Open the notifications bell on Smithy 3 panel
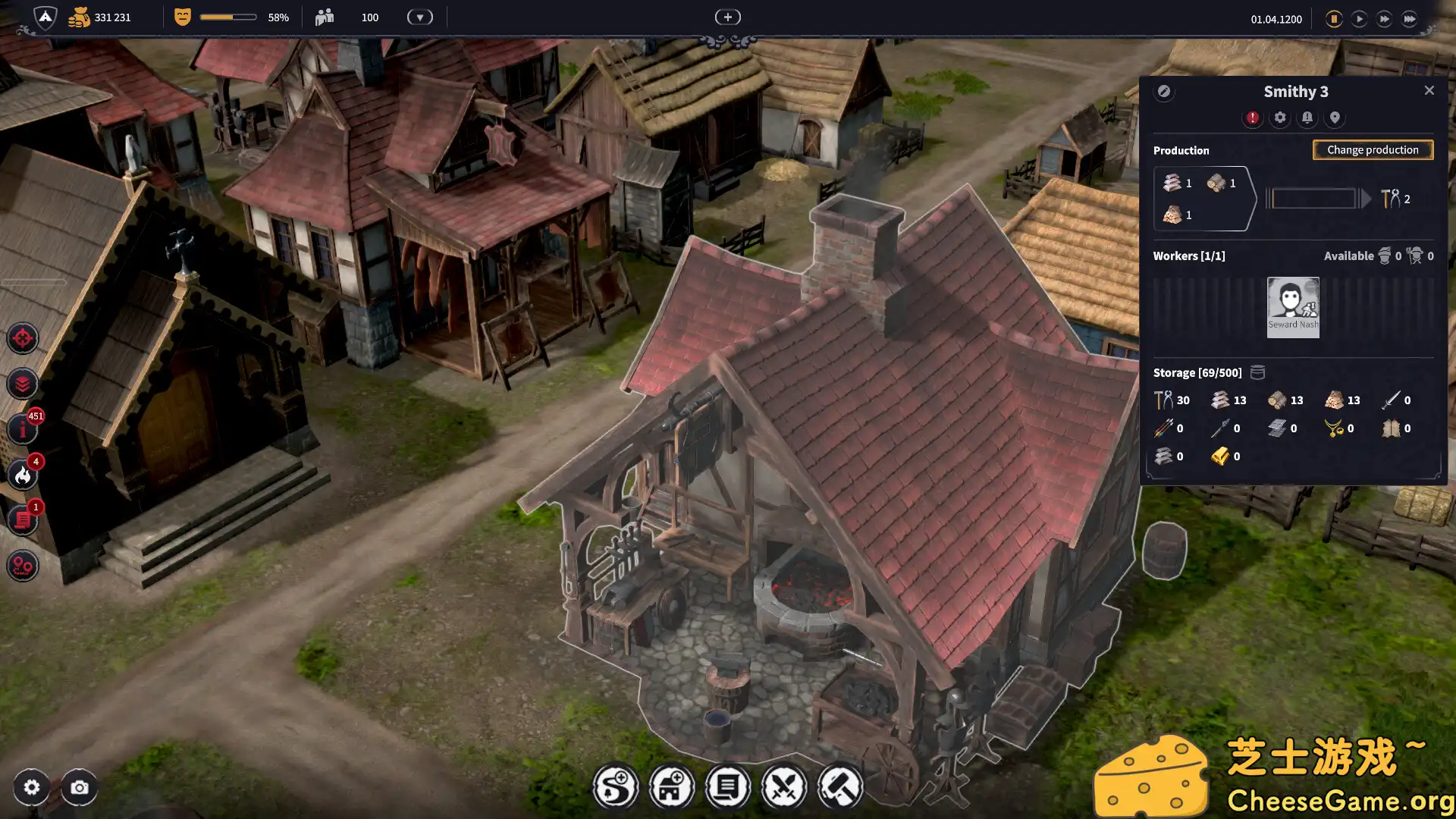 point(1307,118)
